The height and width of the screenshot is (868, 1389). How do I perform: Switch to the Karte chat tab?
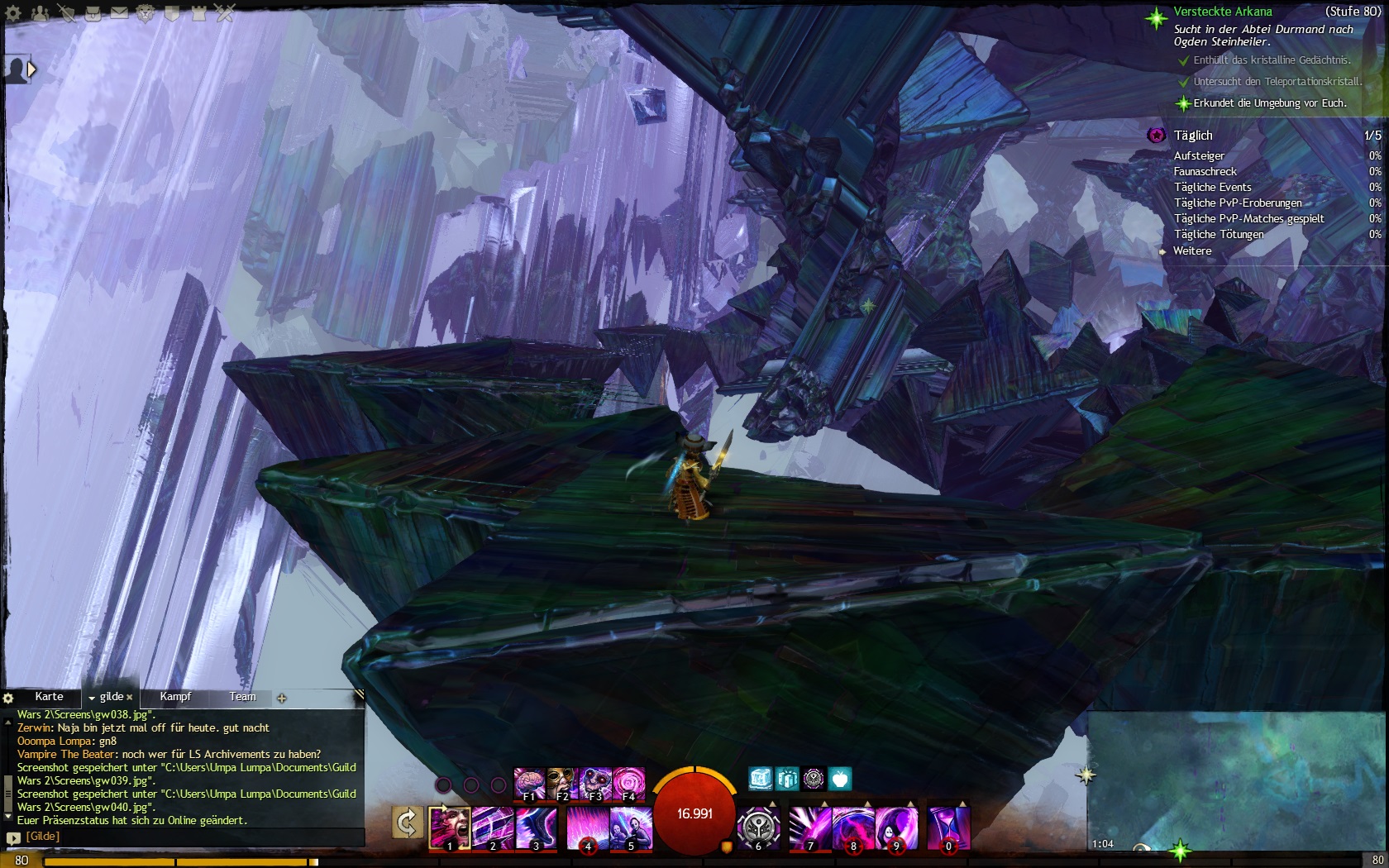click(49, 697)
